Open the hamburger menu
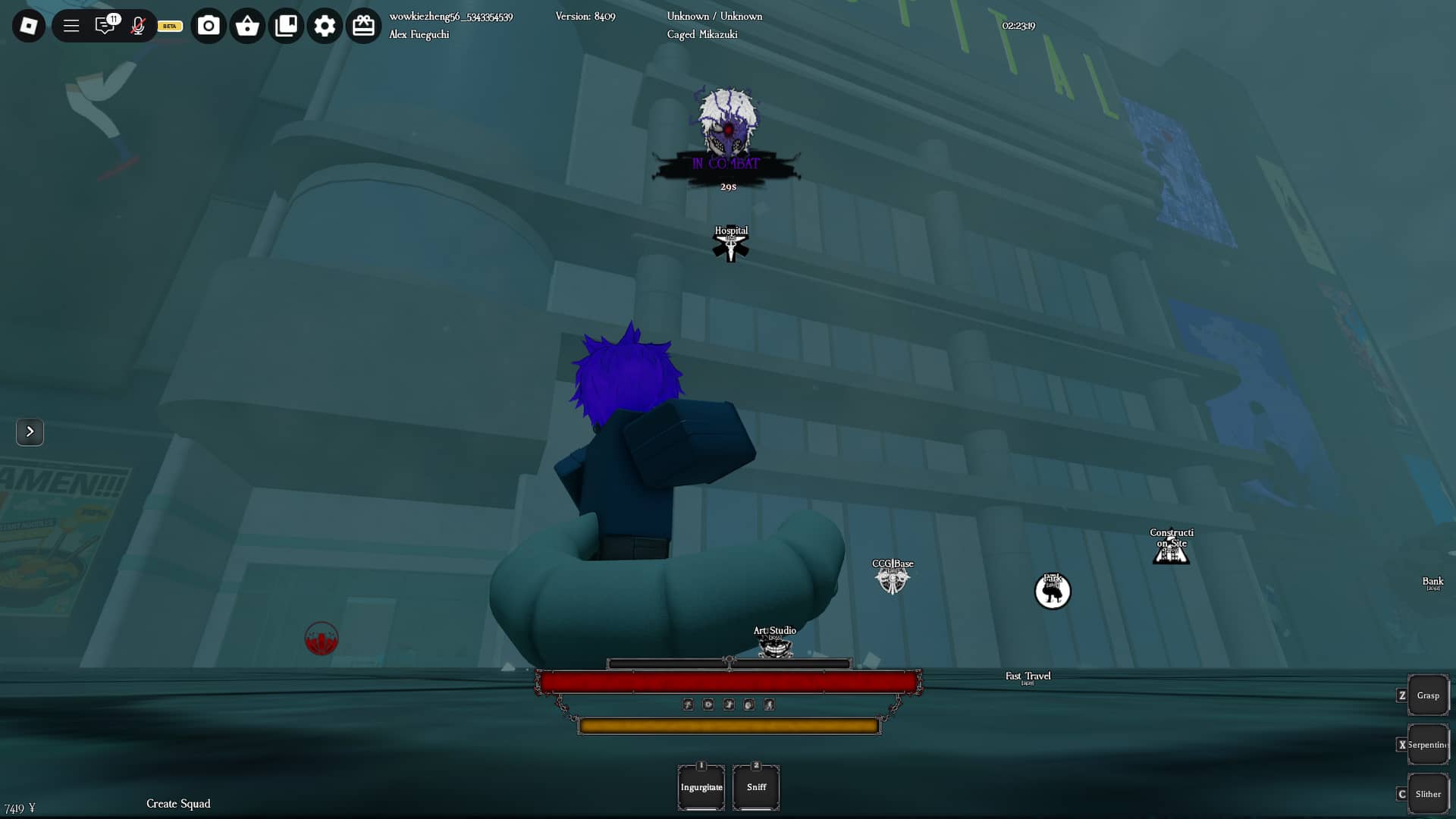 71,25
